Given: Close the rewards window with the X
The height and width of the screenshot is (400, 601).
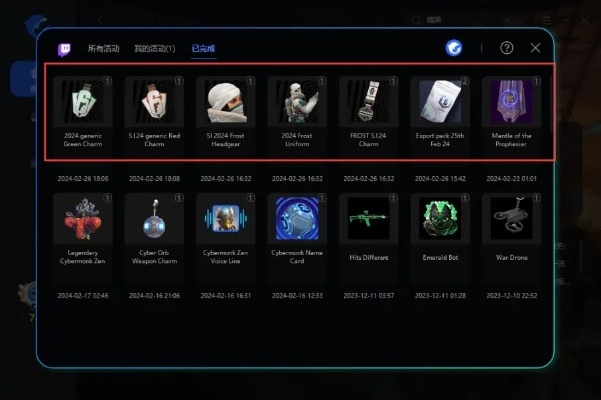Looking at the screenshot, I should click(x=536, y=47).
